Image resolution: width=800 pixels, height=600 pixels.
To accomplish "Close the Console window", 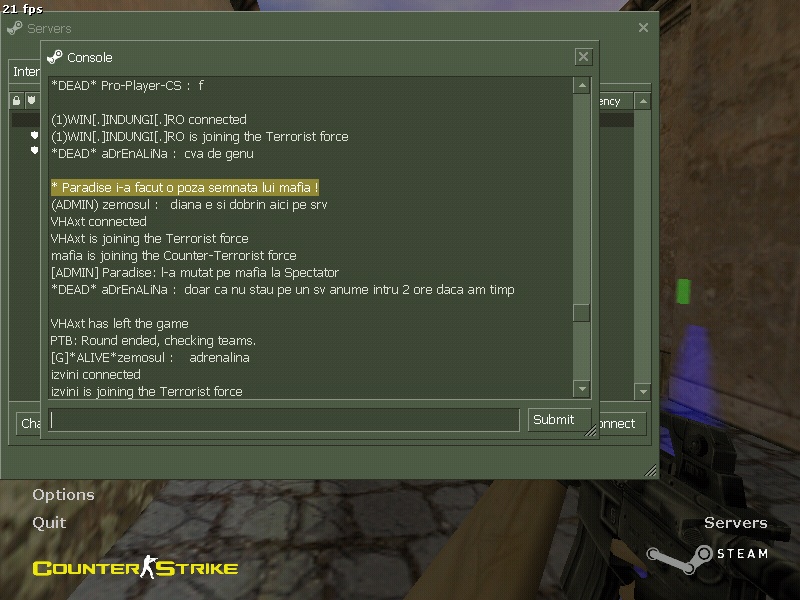I will coord(583,57).
